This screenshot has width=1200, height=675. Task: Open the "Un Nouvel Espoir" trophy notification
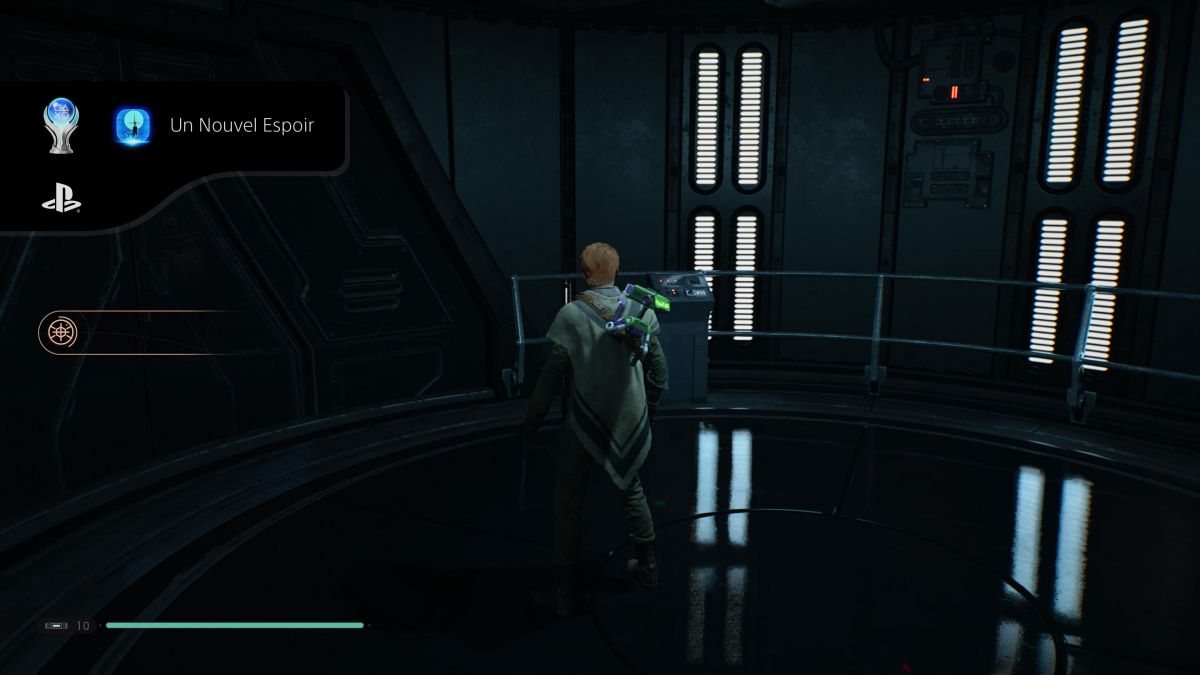242,126
